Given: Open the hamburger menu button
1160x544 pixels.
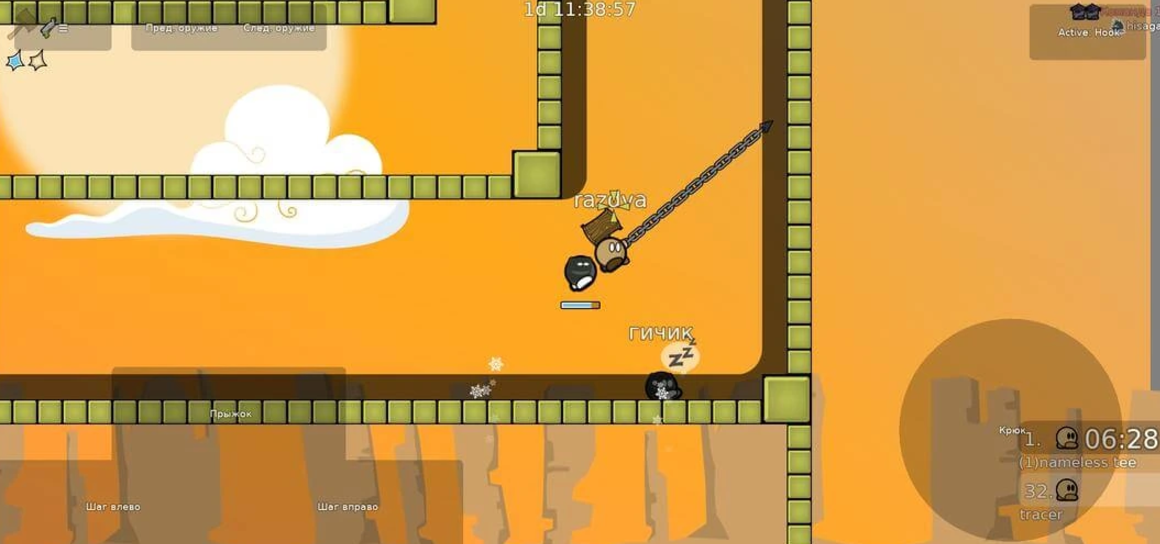Looking at the screenshot, I should click(63, 28).
